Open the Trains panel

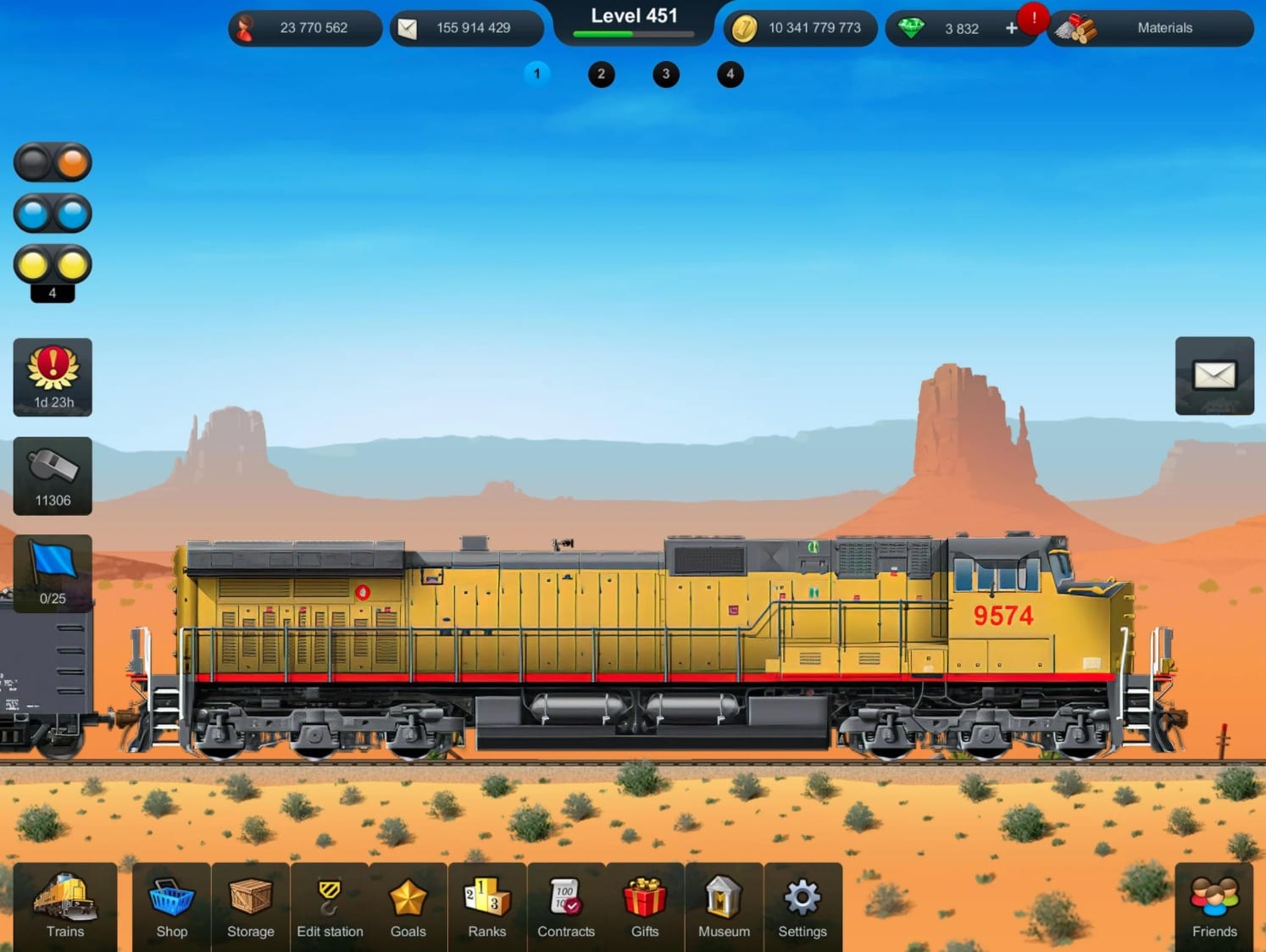pos(64,907)
